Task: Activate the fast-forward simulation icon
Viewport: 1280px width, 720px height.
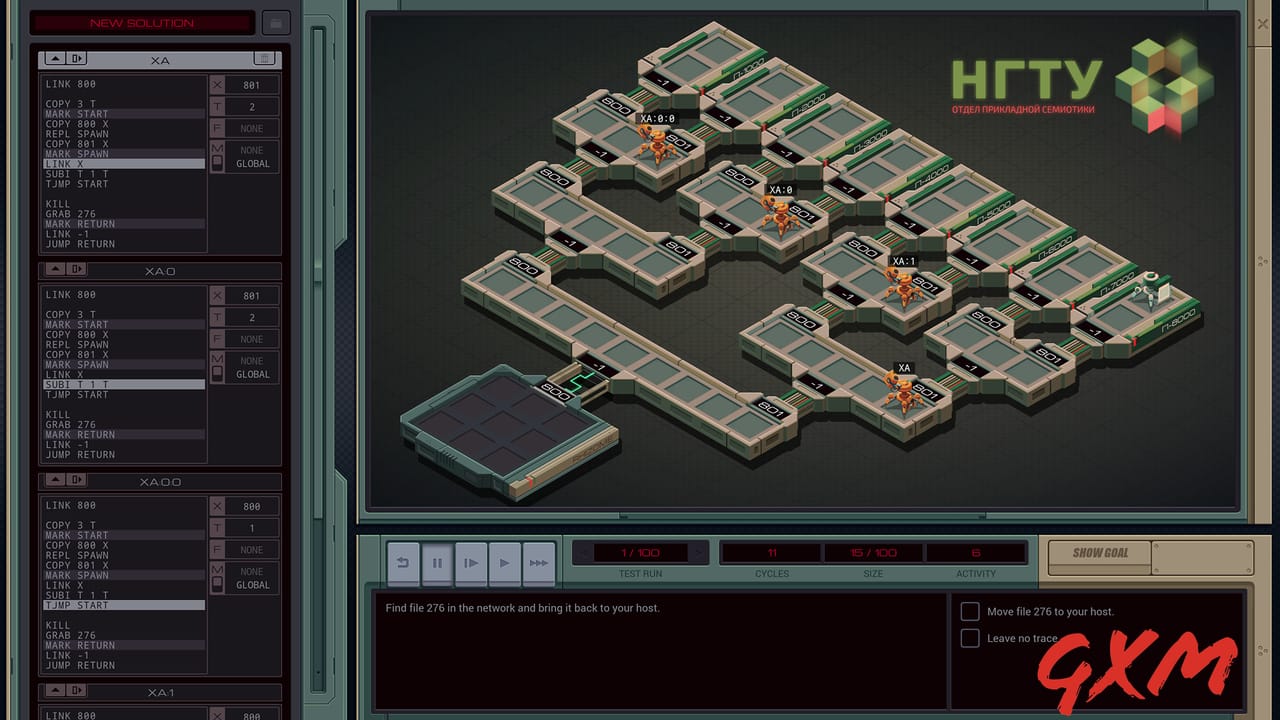Action: pos(538,563)
